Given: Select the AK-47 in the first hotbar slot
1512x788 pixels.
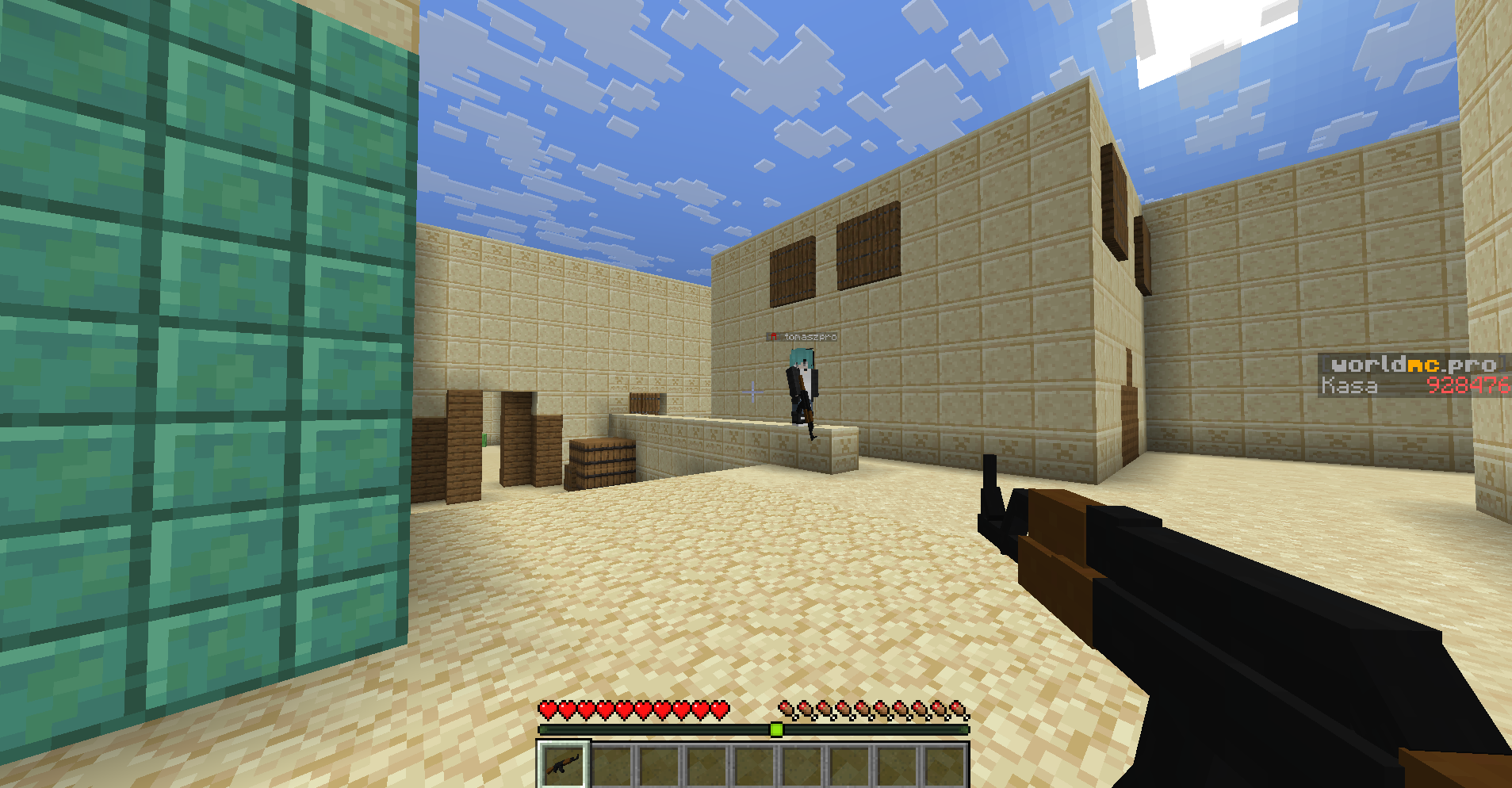Looking at the screenshot, I should tap(563, 765).
